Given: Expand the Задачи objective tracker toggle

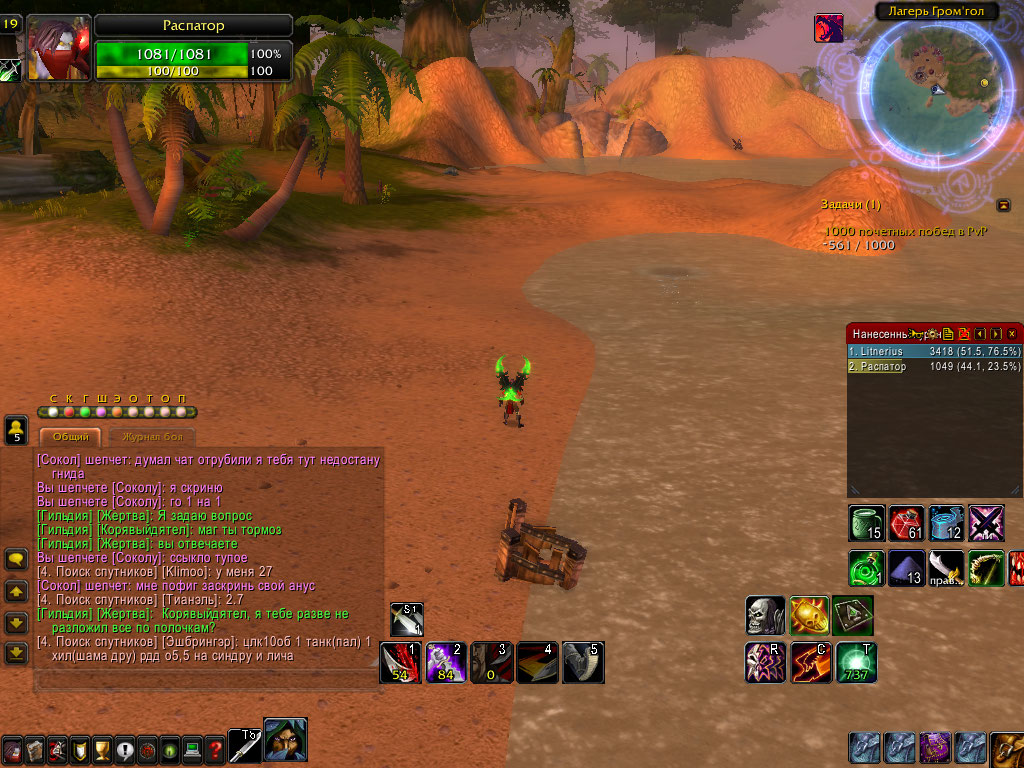Looking at the screenshot, I should coord(1003,205).
